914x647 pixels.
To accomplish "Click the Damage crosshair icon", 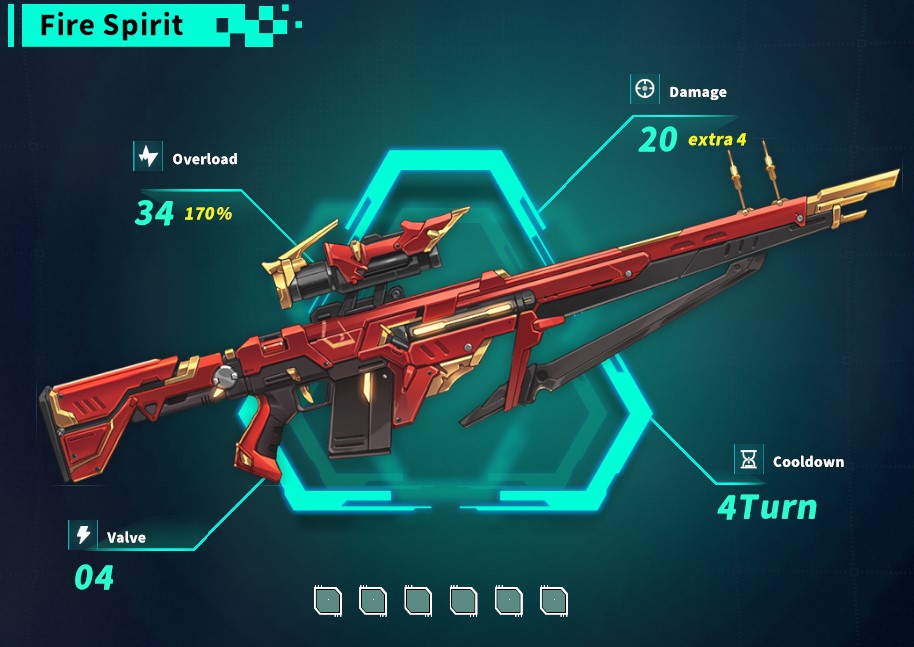I will [645, 90].
